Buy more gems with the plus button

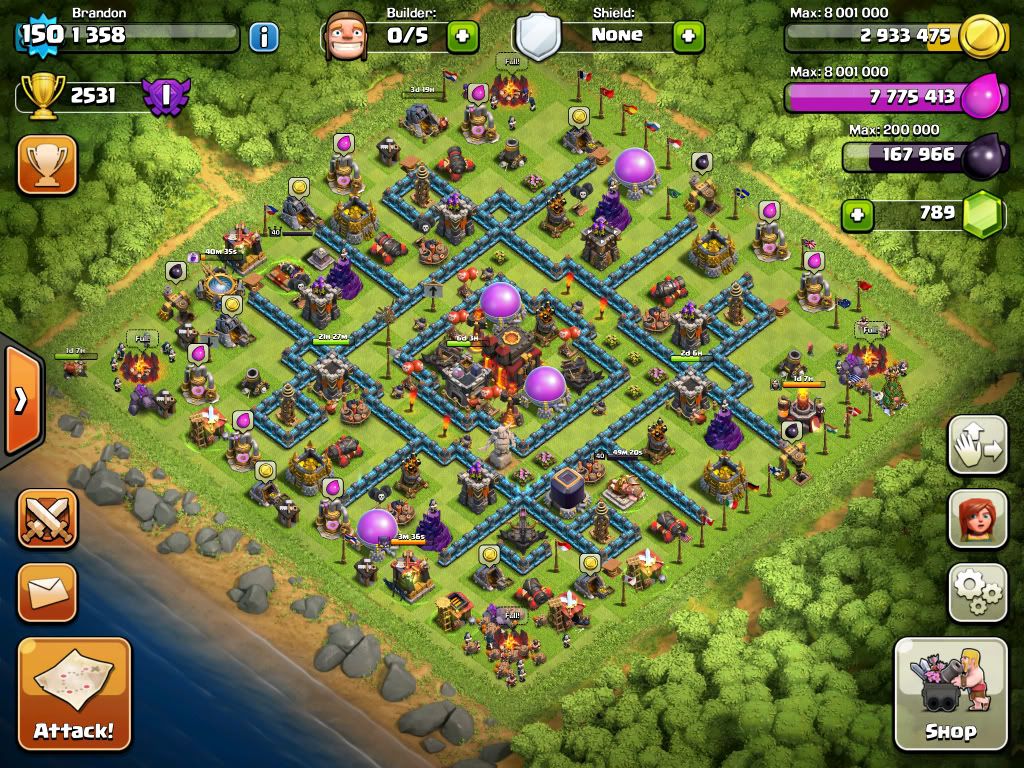coord(855,214)
